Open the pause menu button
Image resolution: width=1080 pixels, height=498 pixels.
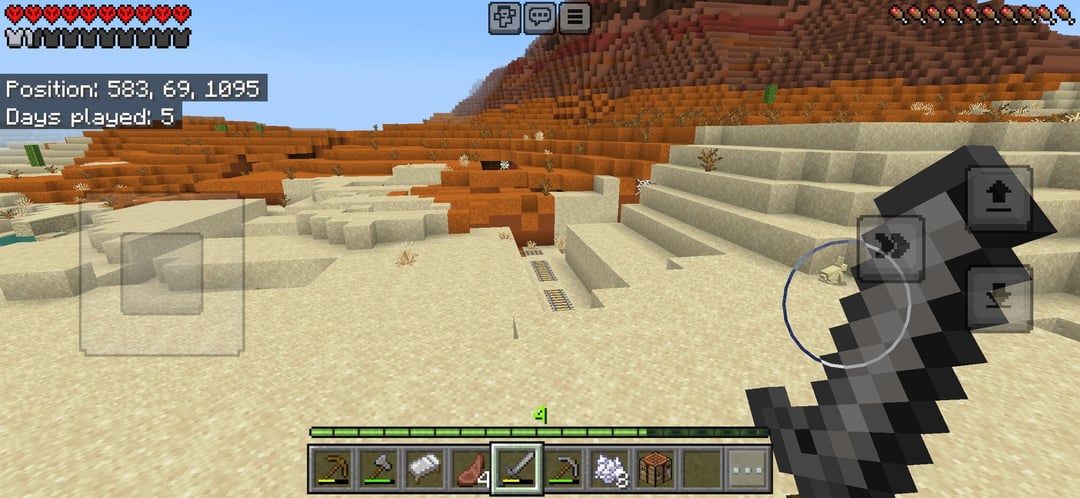[x=574, y=17]
